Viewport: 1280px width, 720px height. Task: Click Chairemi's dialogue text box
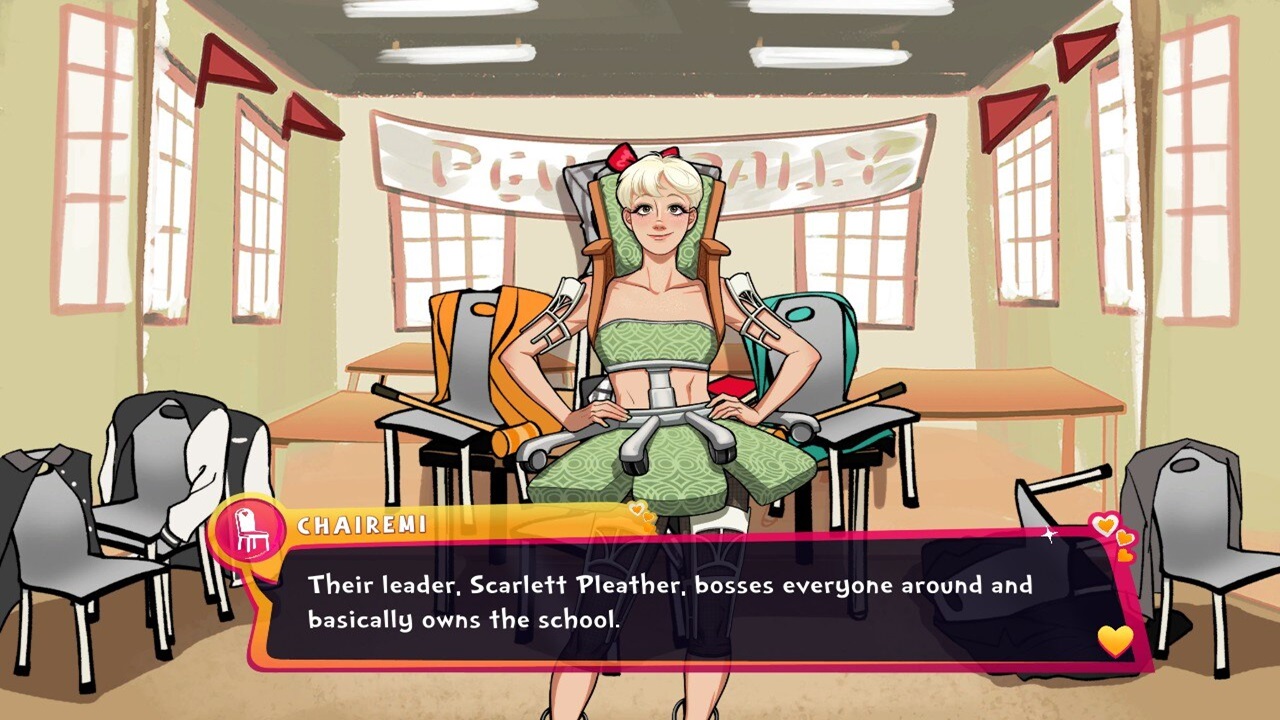[680, 602]
